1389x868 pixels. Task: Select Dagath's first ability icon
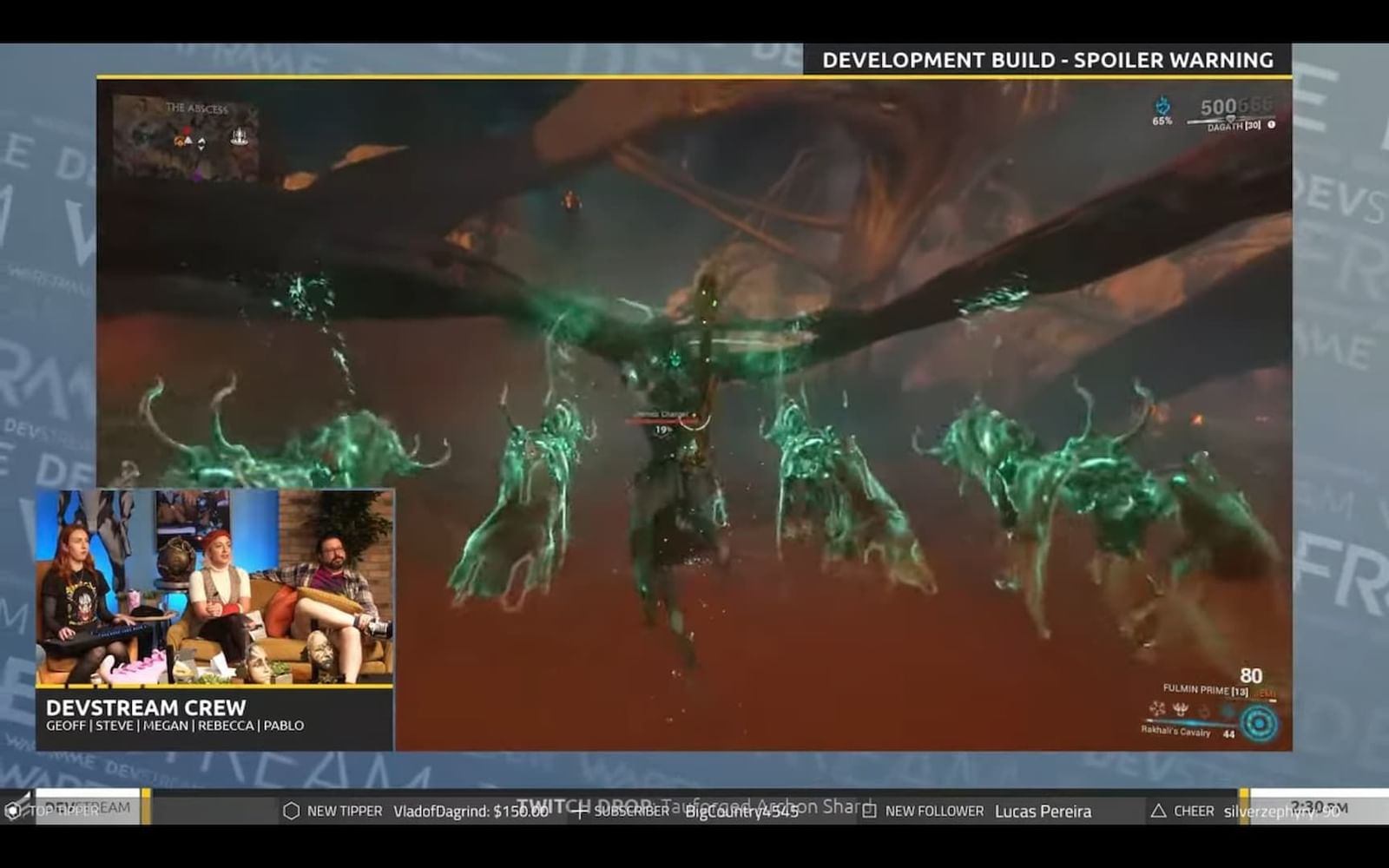click(x=1156, y=710)
